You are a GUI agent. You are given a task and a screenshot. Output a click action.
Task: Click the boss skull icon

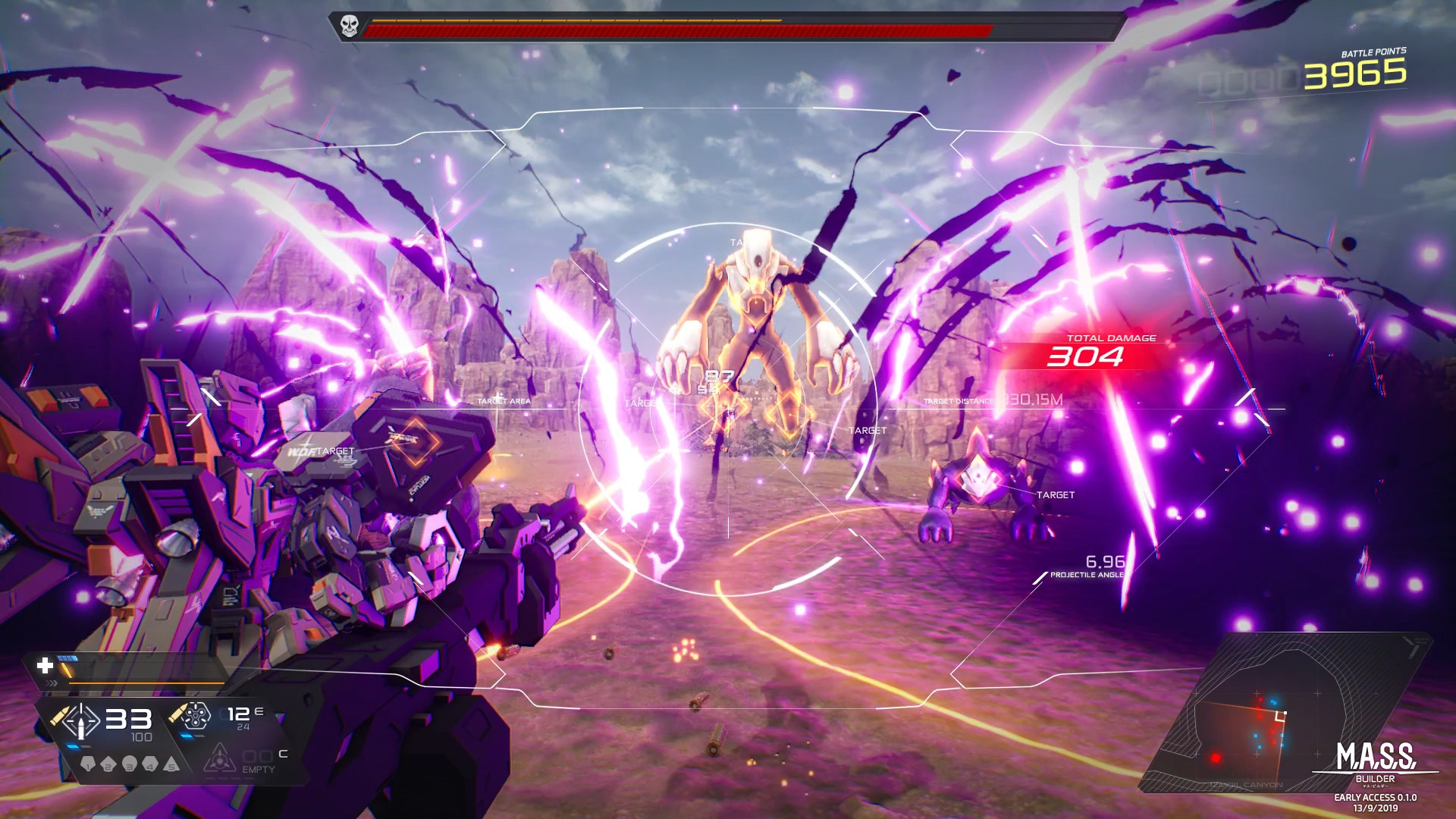coord(349,27)
